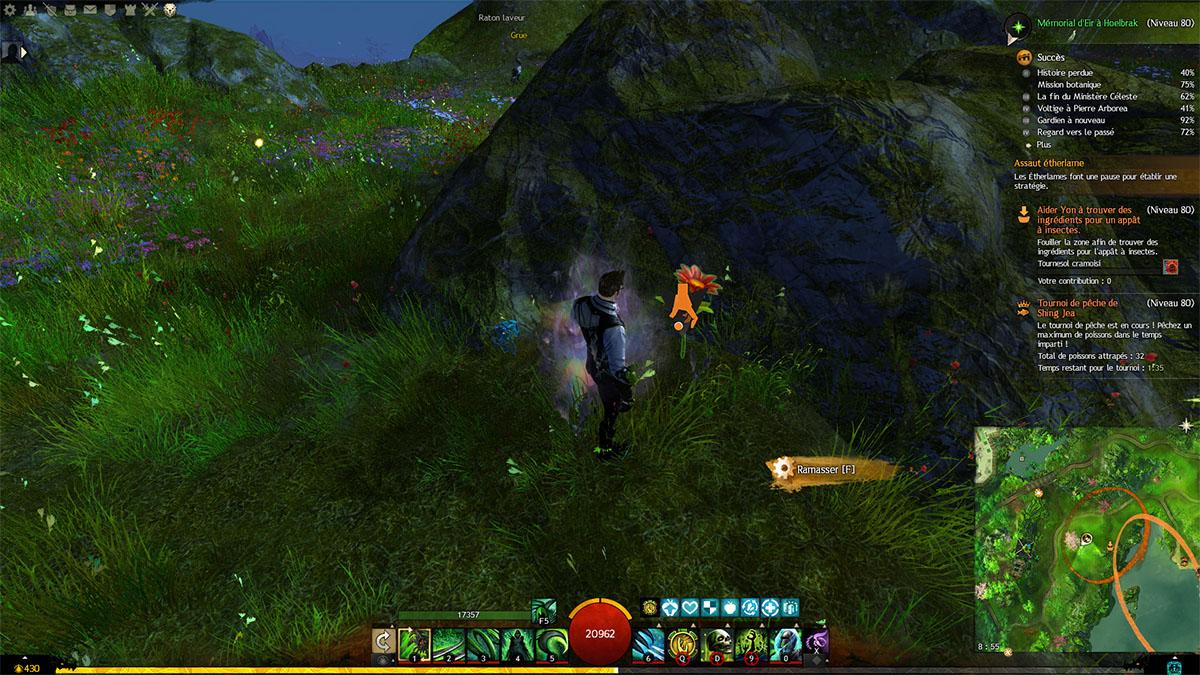Click the weapon swap arrow button
The width and height of the screenshot is (1200, 675).
[382, 641]
